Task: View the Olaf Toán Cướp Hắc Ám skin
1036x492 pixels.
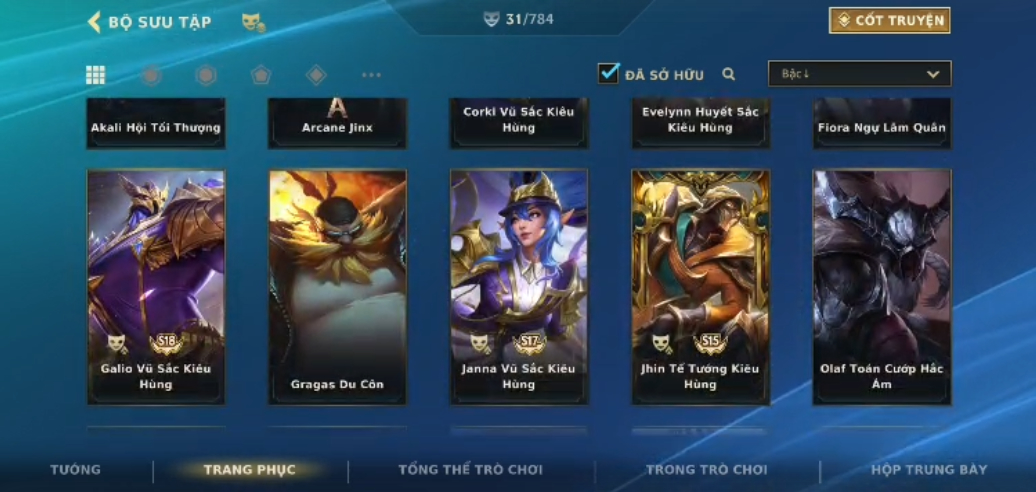Action: [x=881, y=287]
